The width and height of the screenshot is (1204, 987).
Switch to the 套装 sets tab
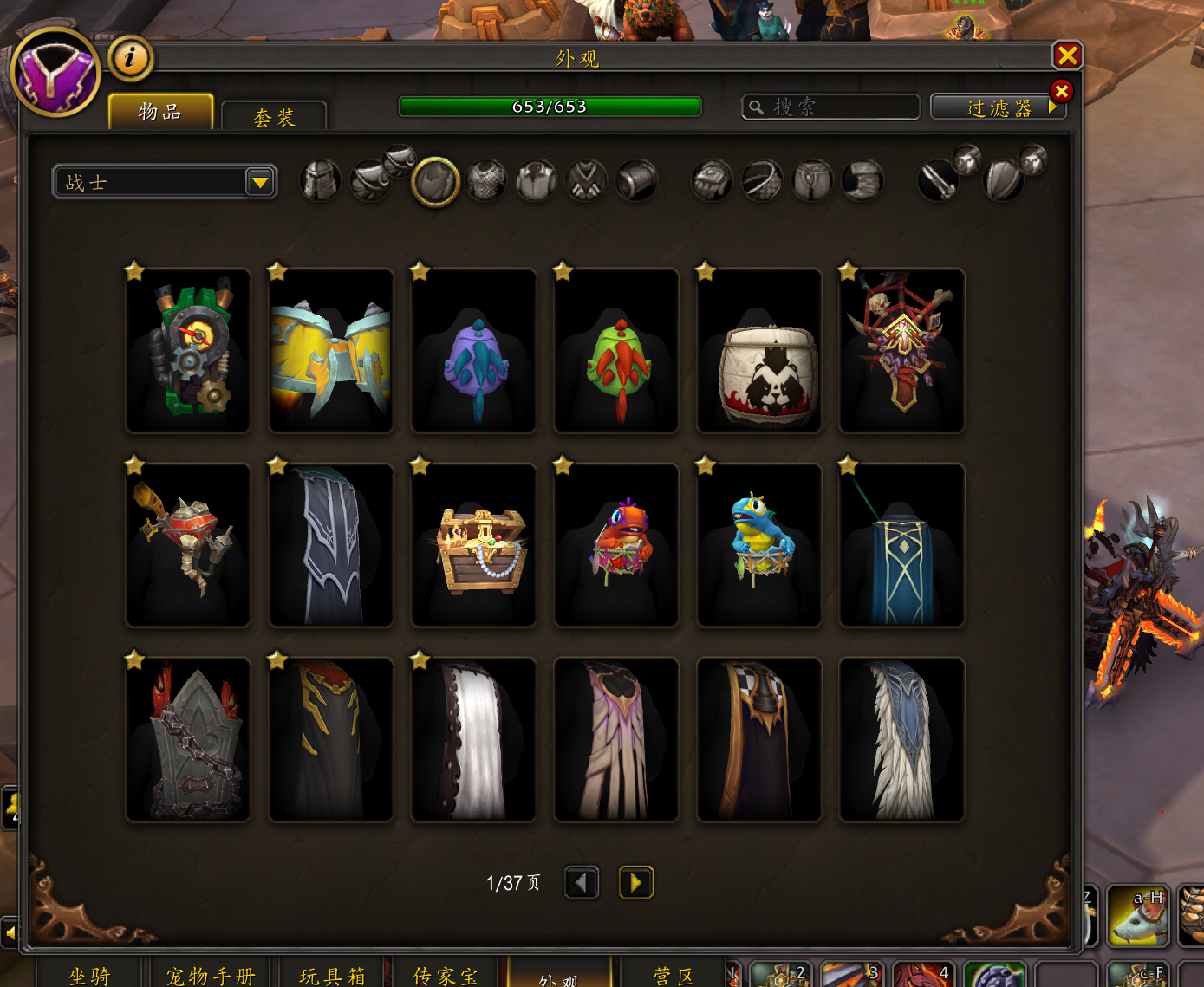tap(274, 117)
